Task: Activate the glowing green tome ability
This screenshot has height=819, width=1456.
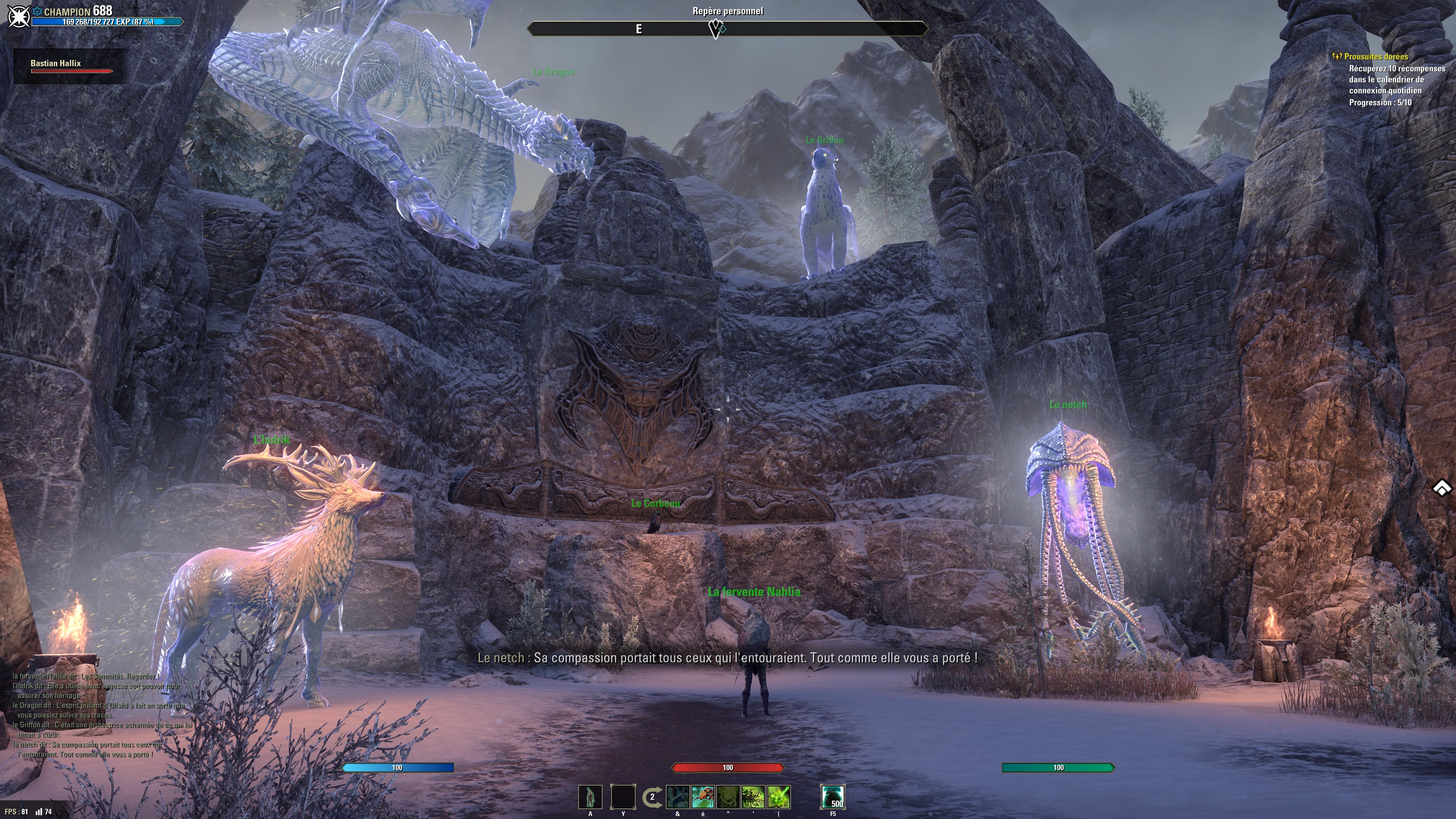Action: (x=778, y=796)
